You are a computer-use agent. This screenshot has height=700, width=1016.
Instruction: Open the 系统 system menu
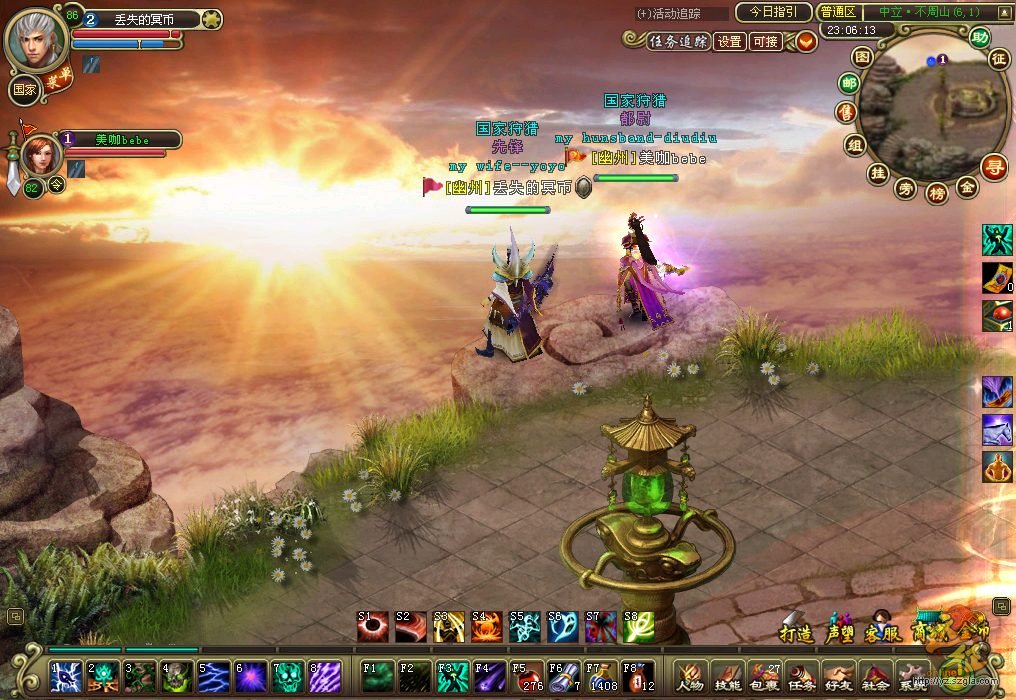(x=911, y=676)
